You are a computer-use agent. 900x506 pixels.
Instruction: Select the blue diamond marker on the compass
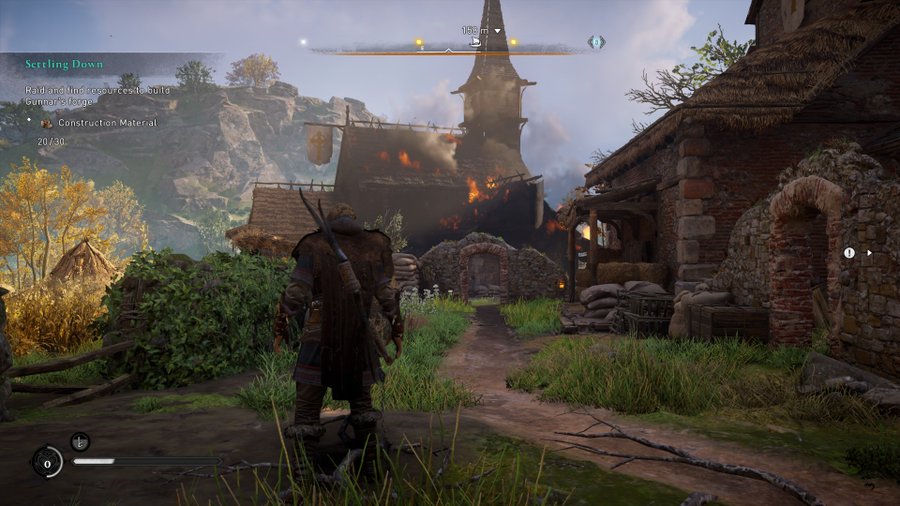tap(596, 42)
